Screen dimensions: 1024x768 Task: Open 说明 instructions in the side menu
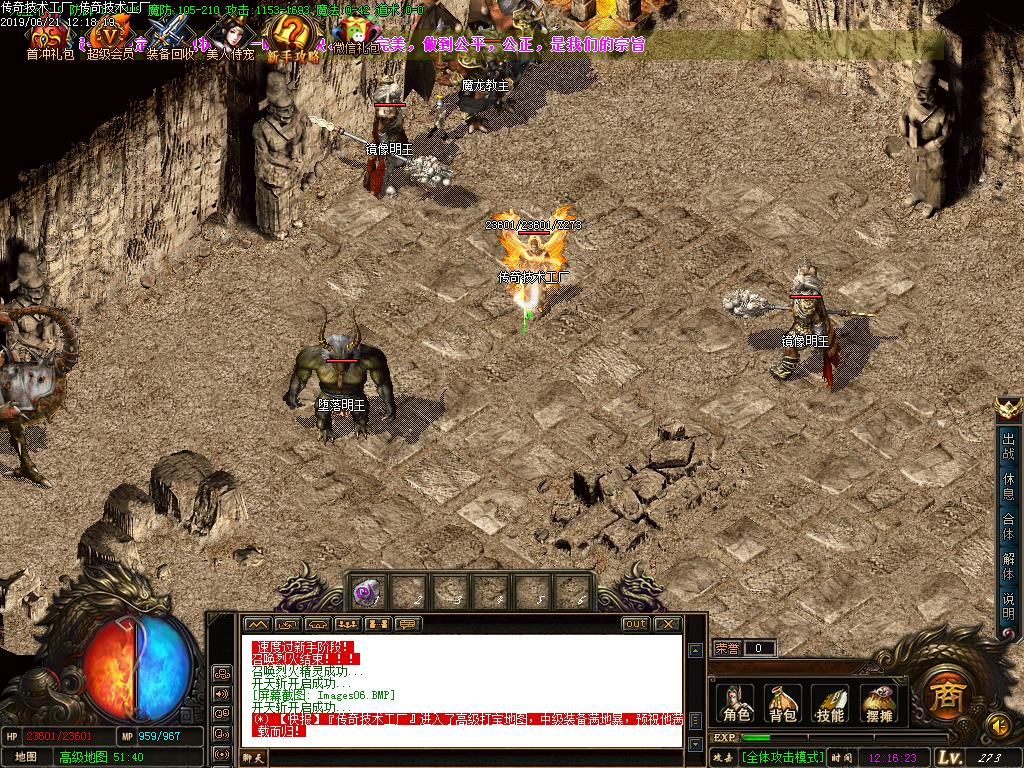tap(1008, 606)
